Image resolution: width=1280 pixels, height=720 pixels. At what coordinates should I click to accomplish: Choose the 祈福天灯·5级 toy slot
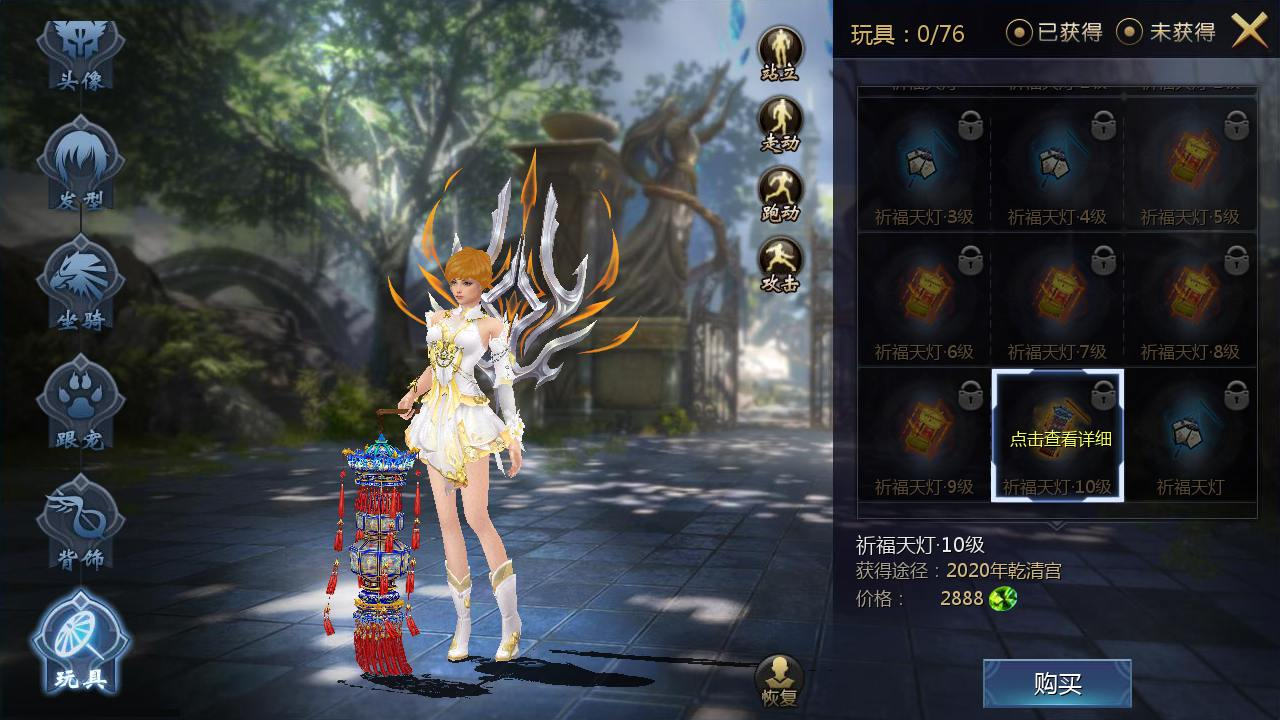click(x=1190, y=166)
